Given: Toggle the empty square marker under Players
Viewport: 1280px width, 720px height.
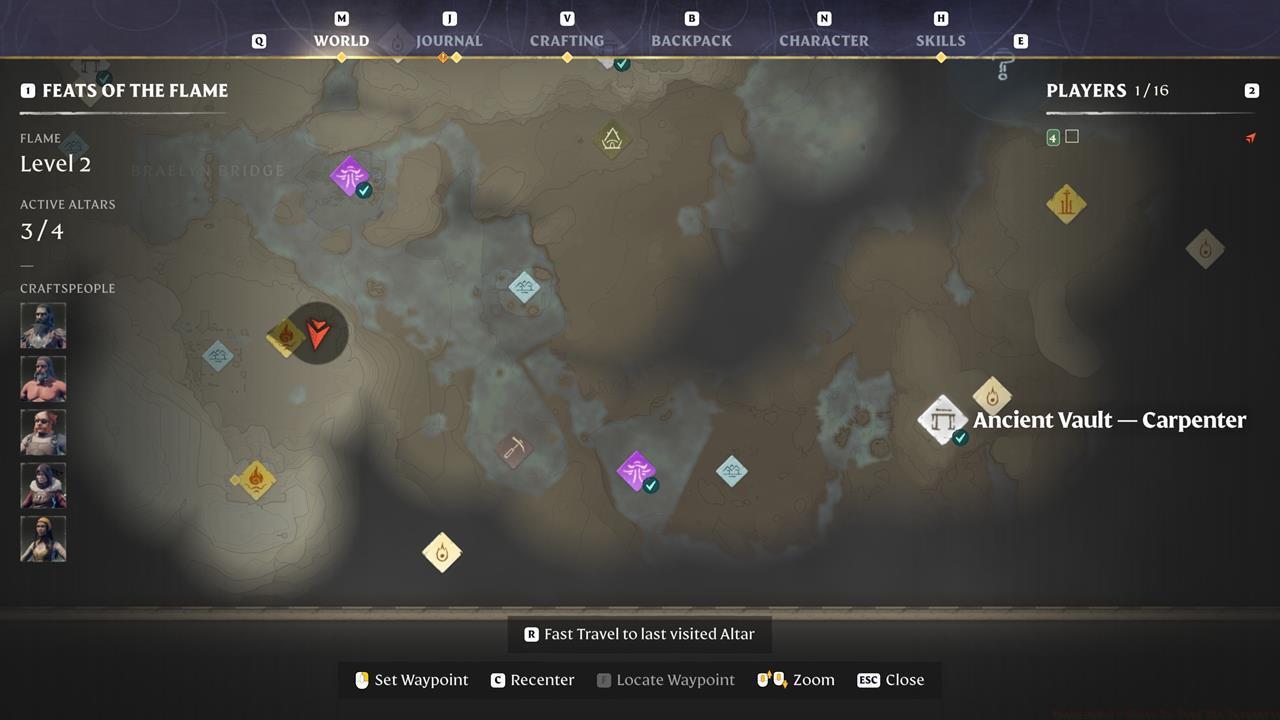Looking at the screenshot, I should pos(1072,136).
